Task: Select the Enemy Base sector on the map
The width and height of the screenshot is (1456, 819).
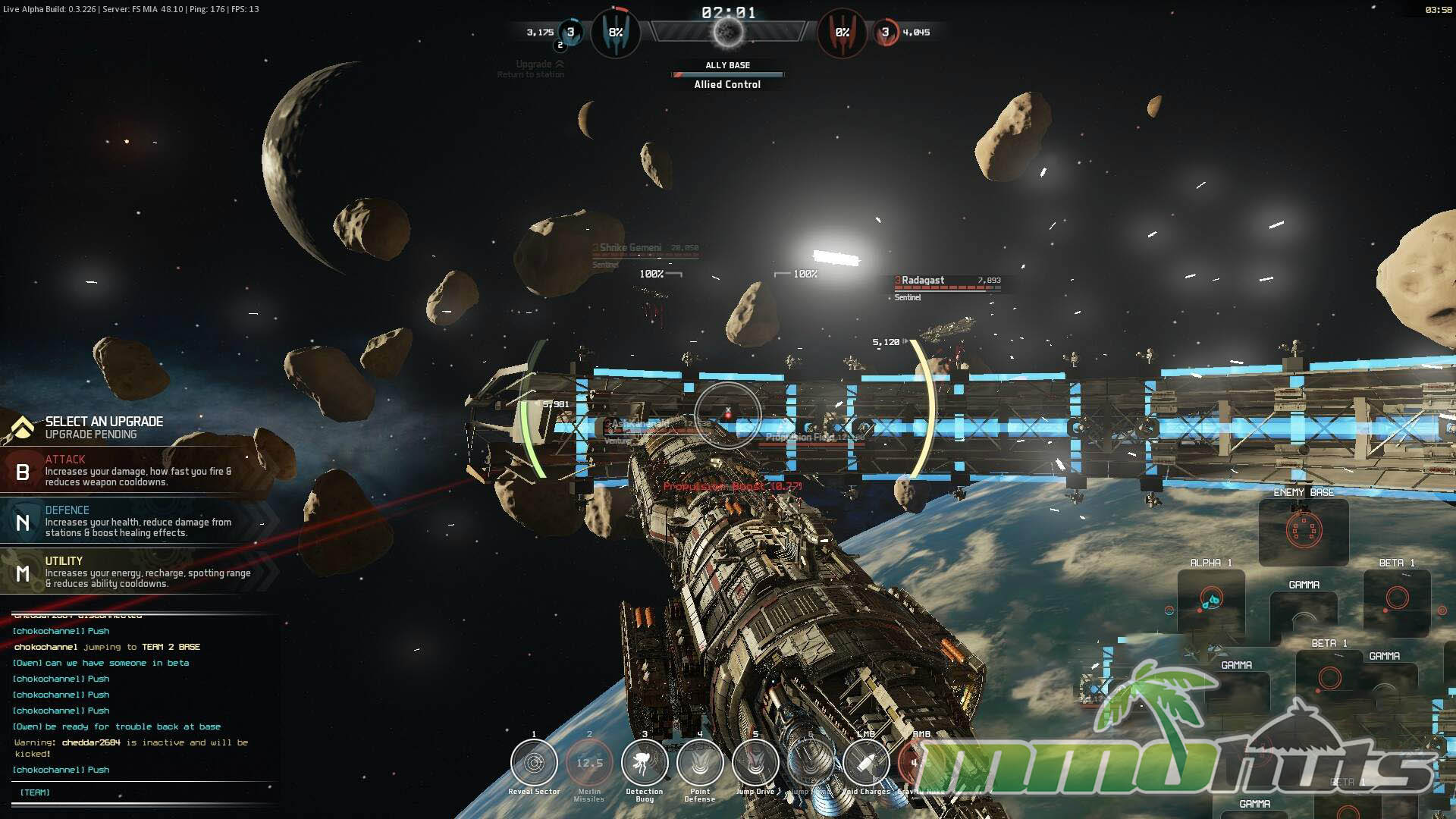Action: pos(1304,530)
